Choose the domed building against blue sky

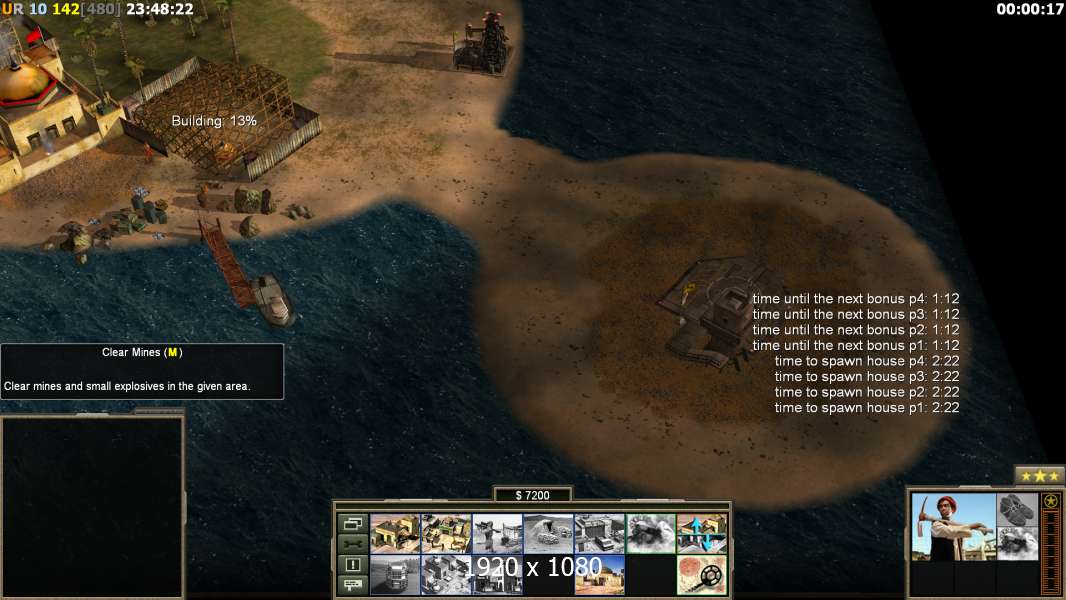[x=599, y=575]
